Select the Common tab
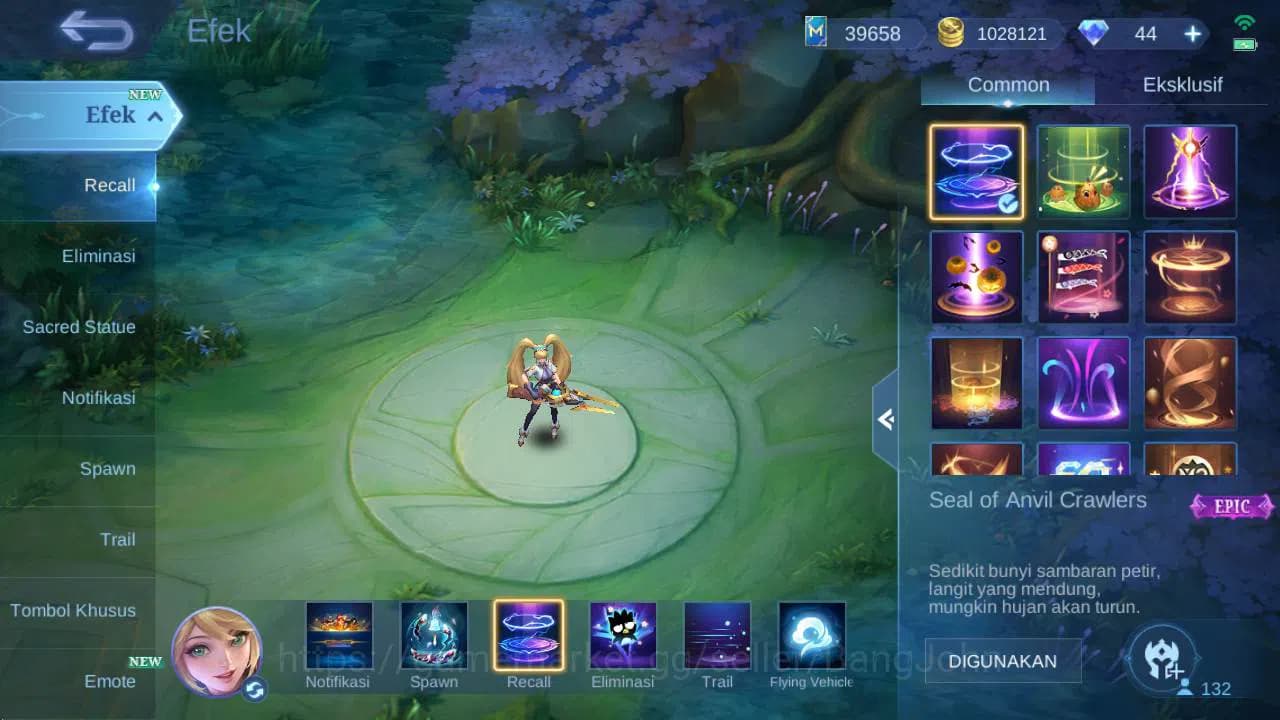The height and width of the screenshot is (720, 1280). point(1006,85)
